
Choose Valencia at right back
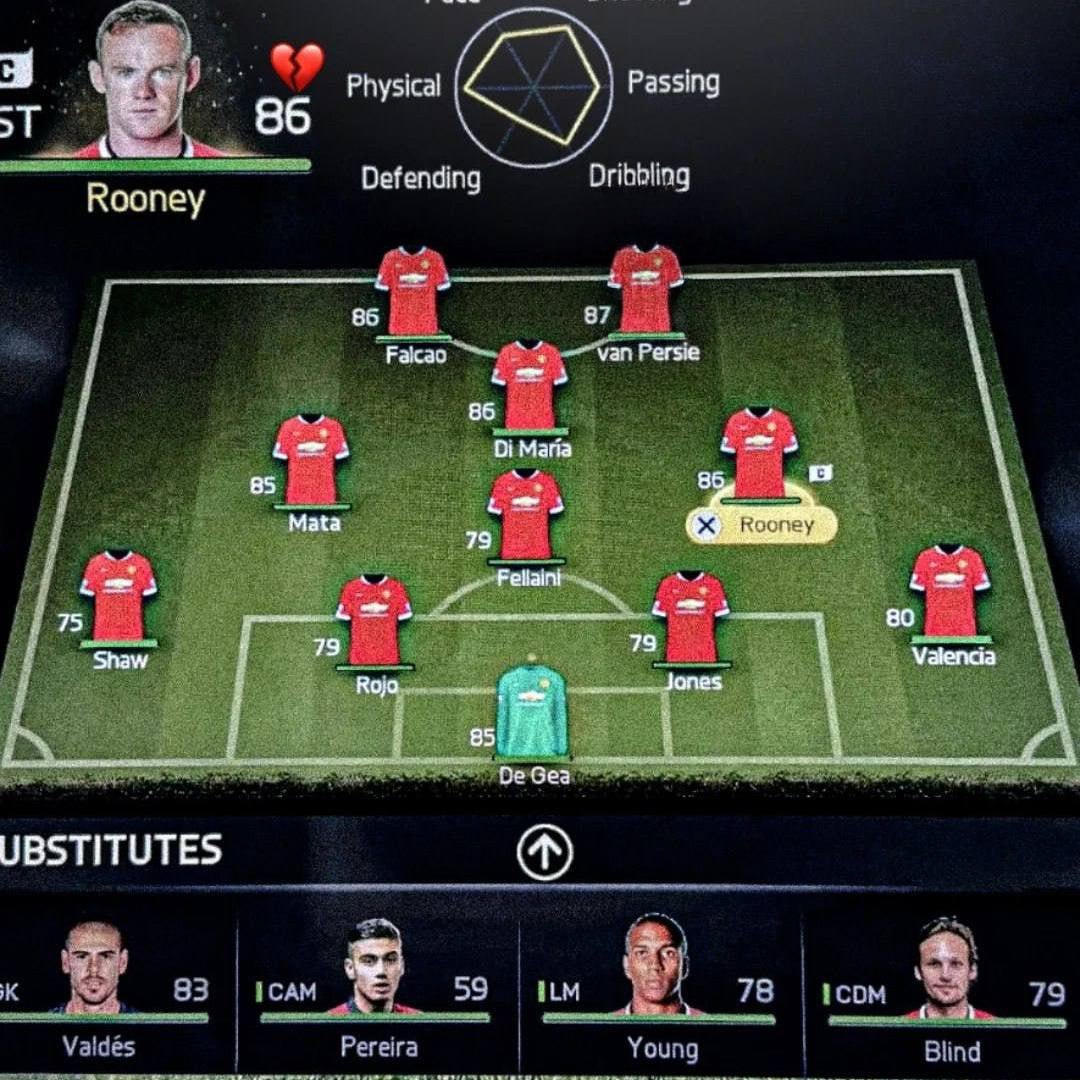tap(949, 592)
